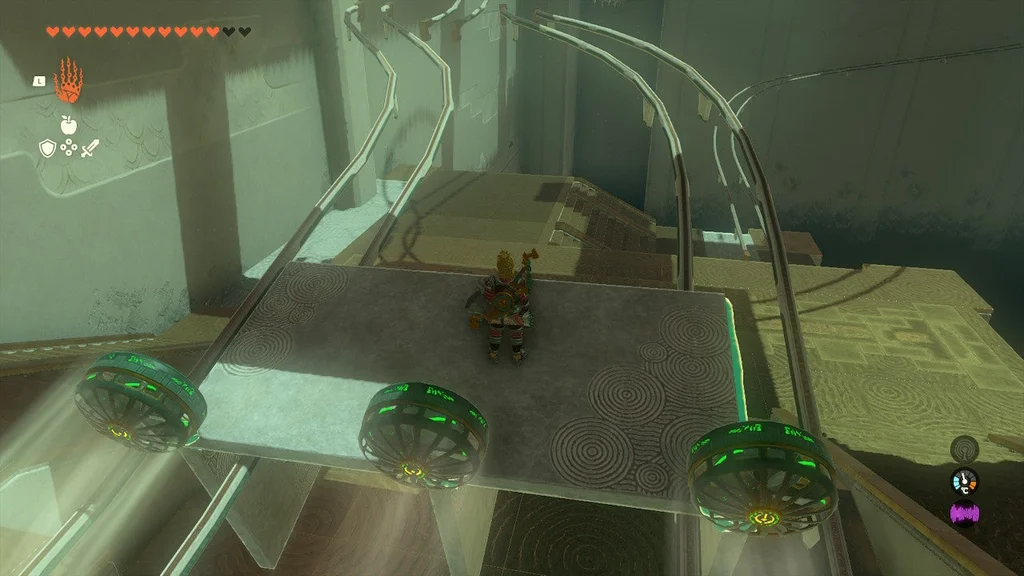Select the apple material quick-slot icon

point(68,125)
